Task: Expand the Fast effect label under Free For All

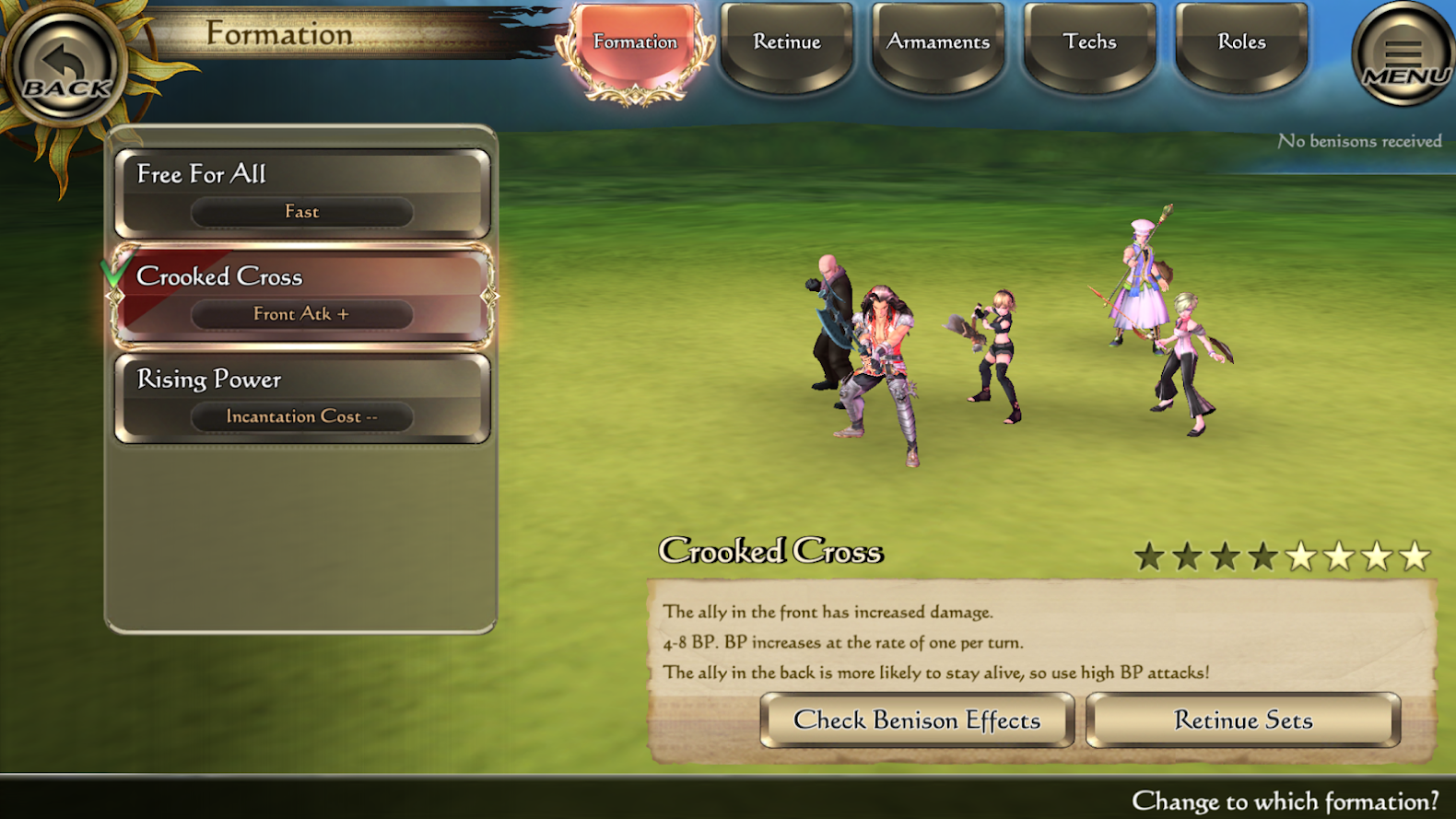Action: coord(301,212)
